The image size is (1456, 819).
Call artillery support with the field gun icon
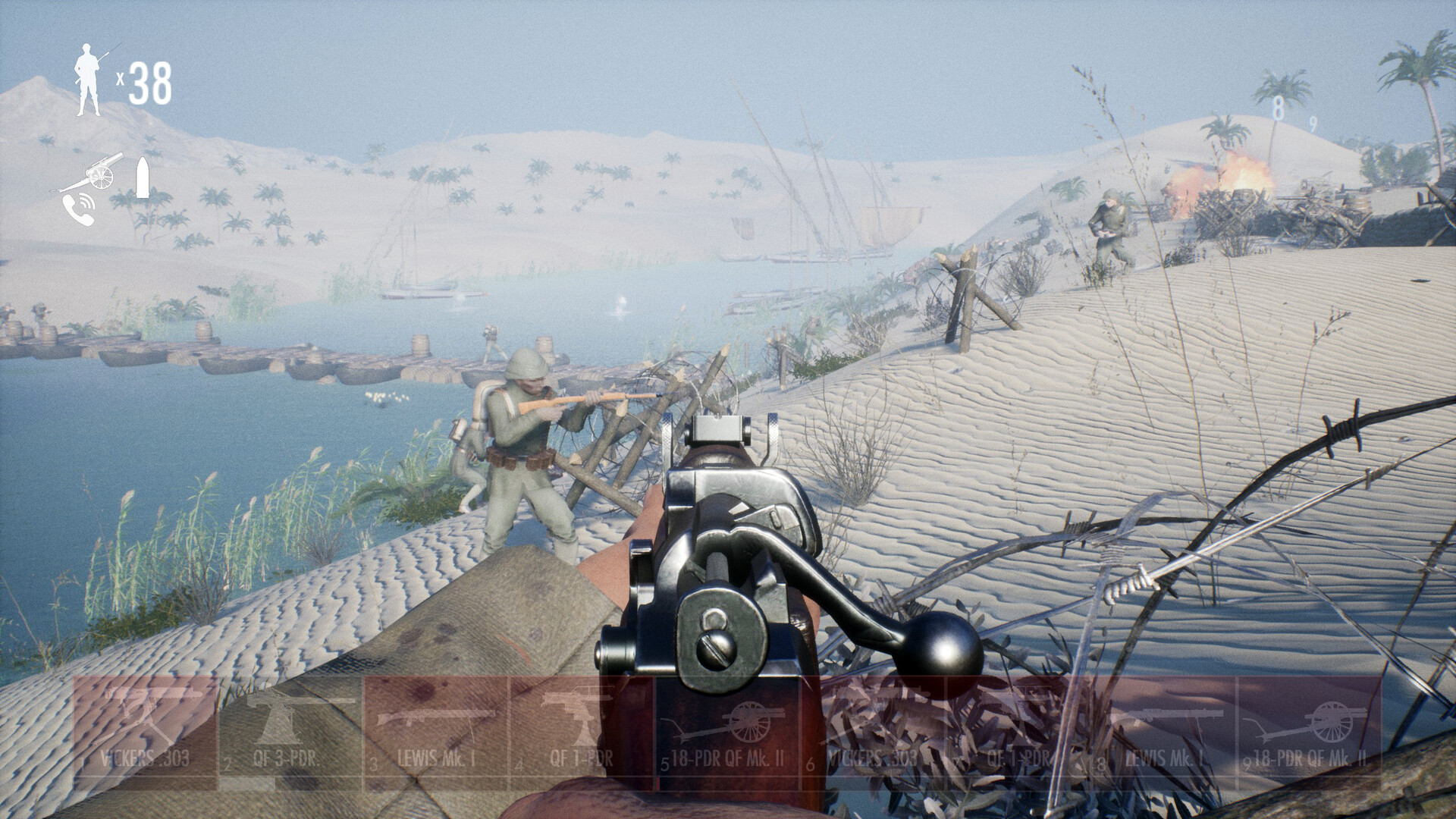[89, 175]
